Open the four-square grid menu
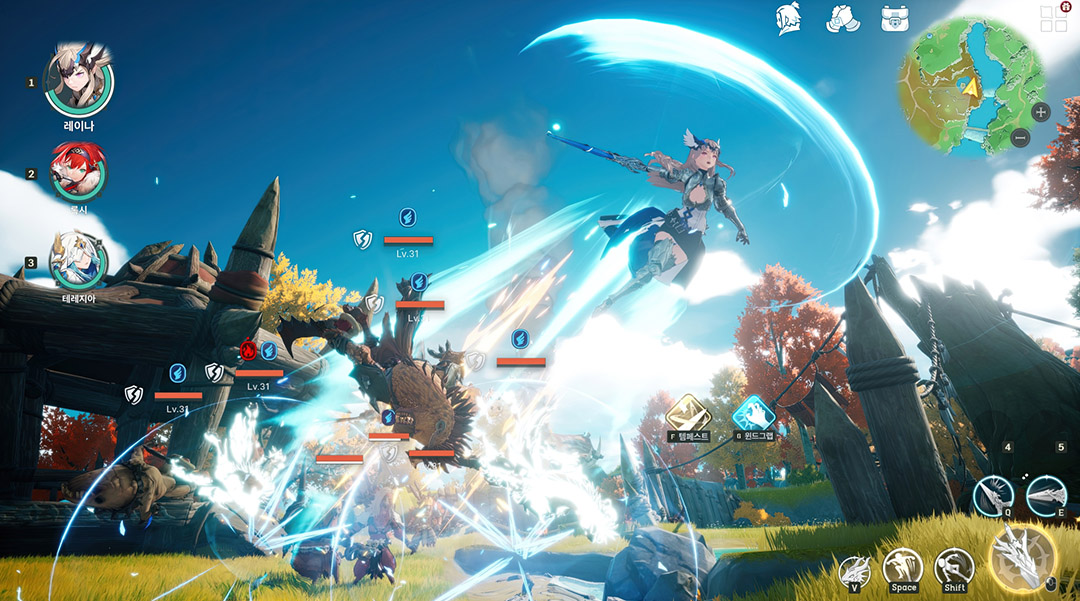The image size is (1080, 601). 1053,18
